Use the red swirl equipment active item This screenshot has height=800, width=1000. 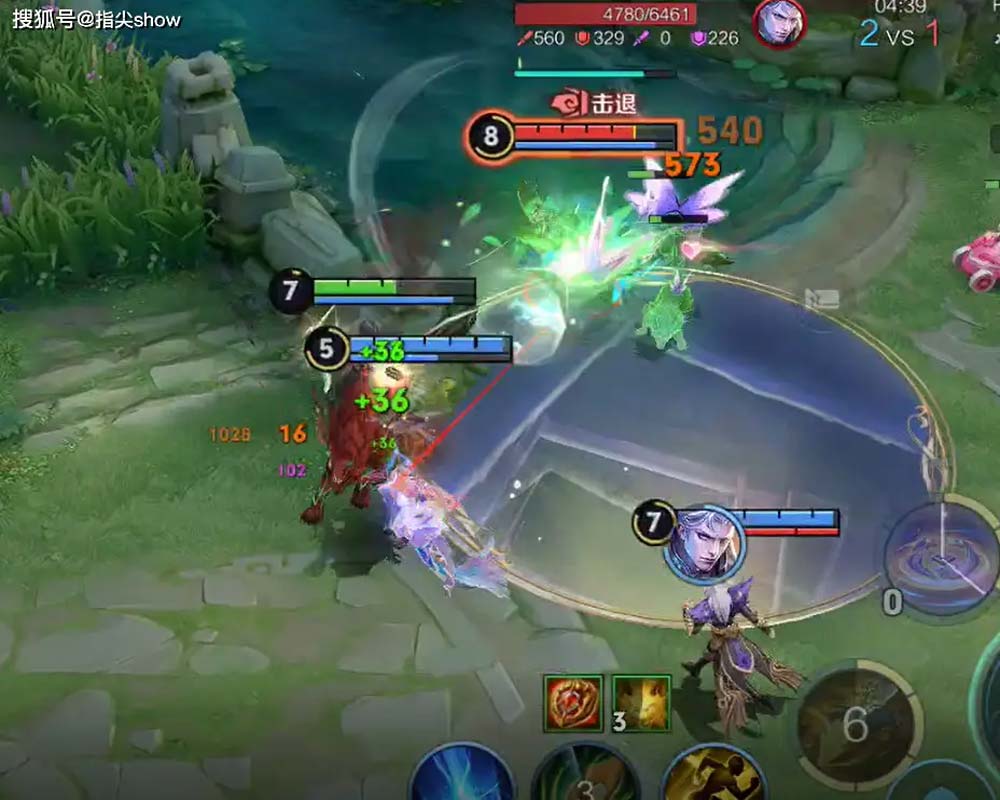point(573,703)
